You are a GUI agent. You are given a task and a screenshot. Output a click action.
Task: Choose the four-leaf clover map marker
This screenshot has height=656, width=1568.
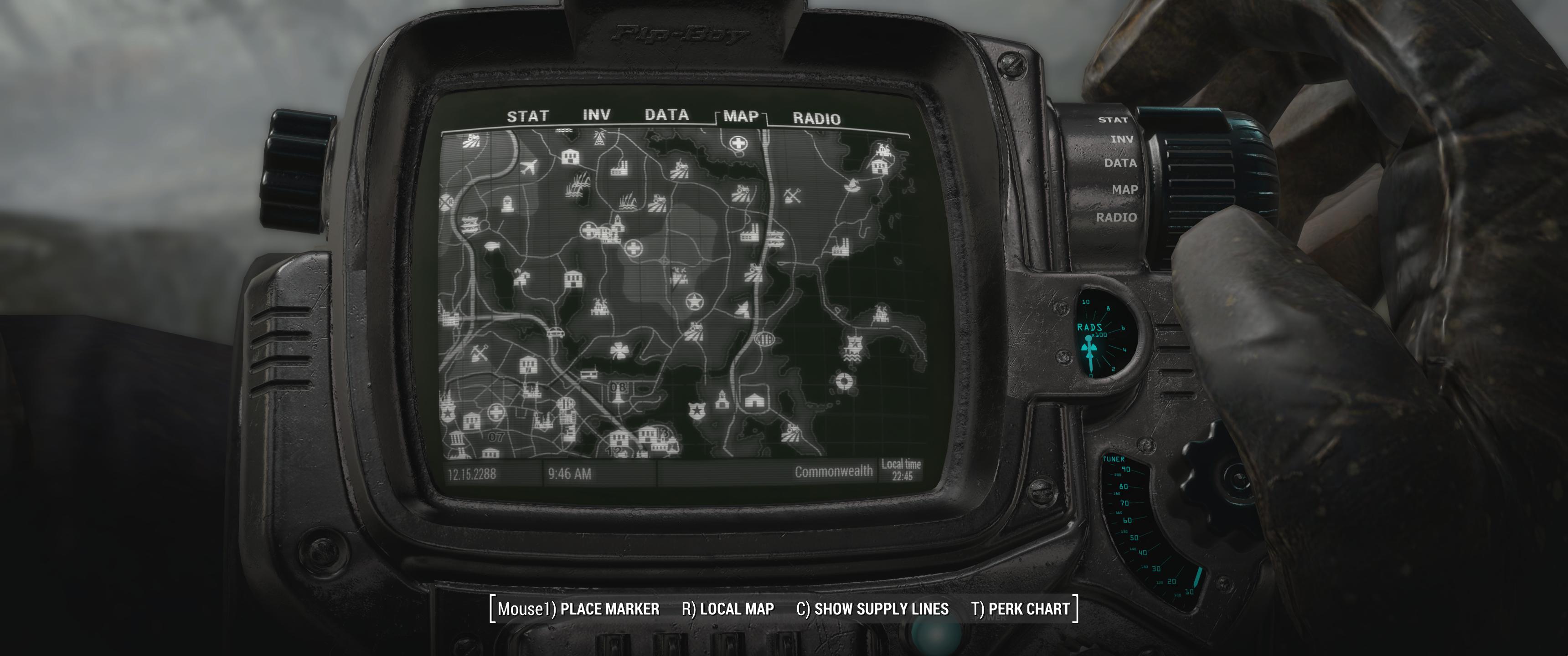click(x=619, y=350)
